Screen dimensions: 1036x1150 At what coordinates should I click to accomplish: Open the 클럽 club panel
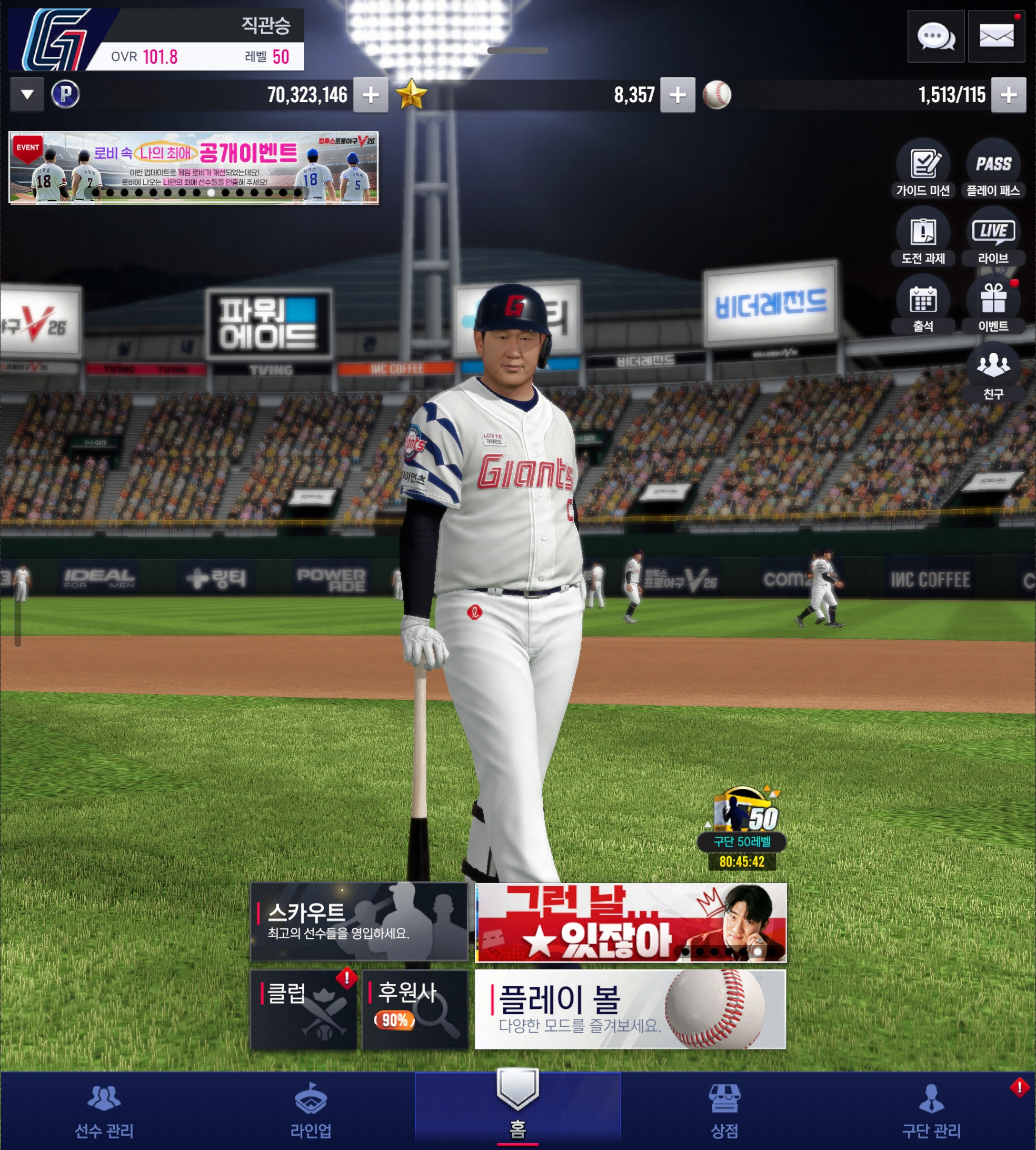[x=303, y=1009]
